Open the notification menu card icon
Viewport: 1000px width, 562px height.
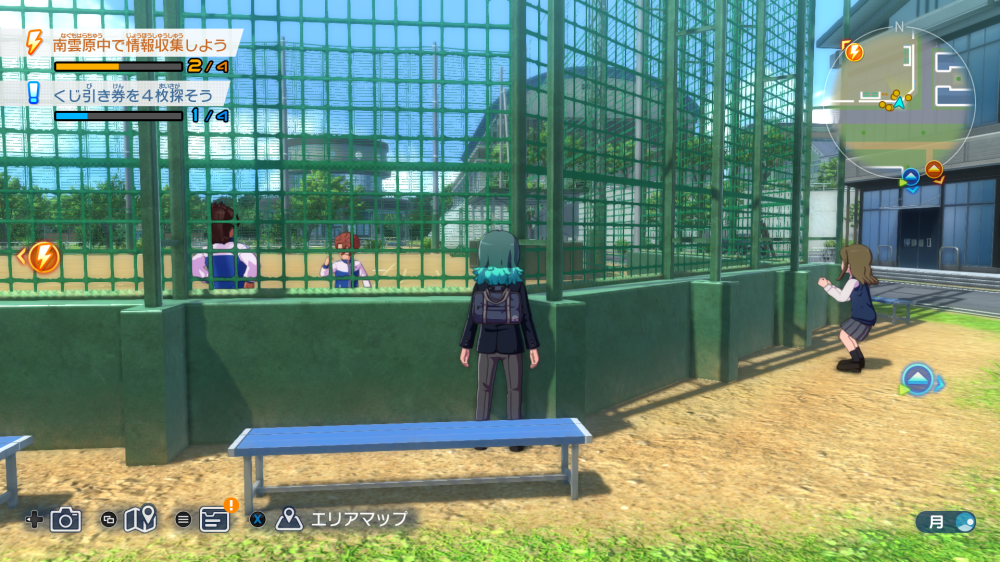pos(215,519)
